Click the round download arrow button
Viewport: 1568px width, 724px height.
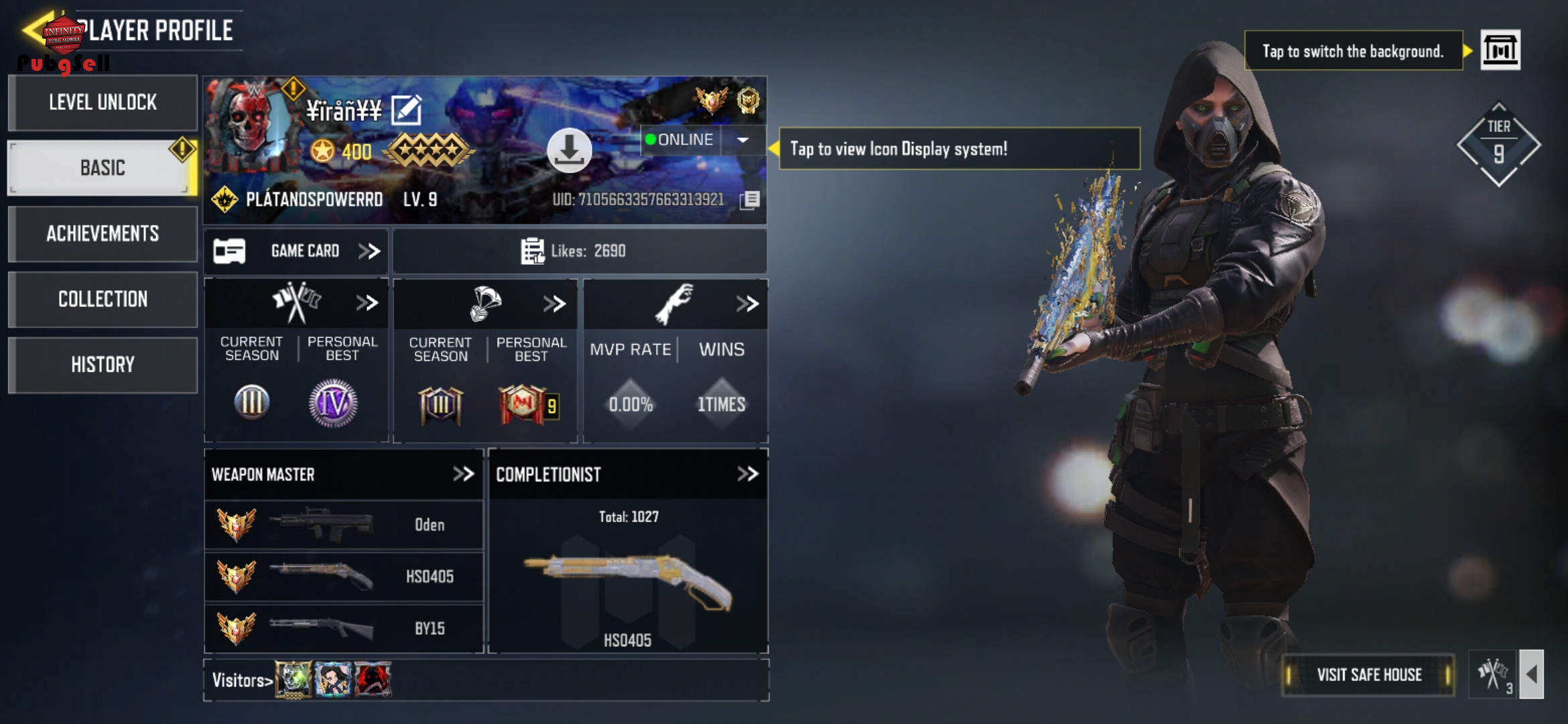[x=569, y=150]
